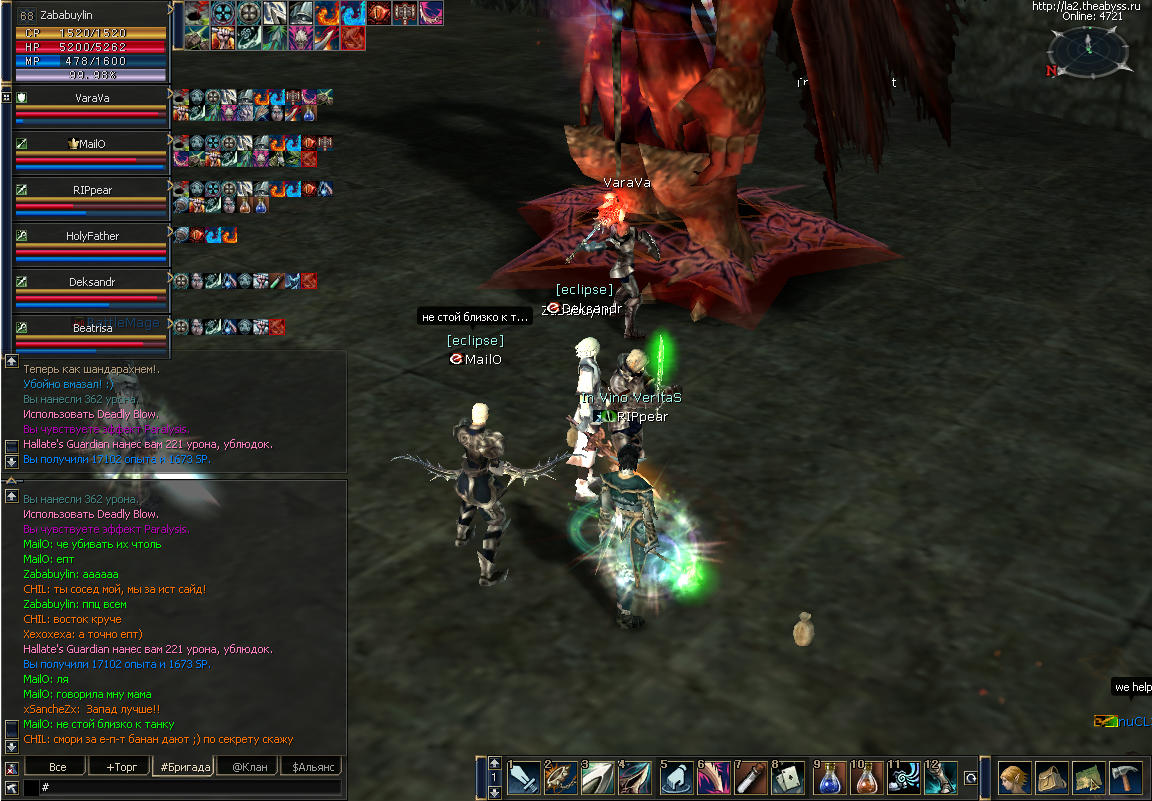Switch to the +Торг chat tab
Screen dimensions: 1152x801
click(x=115, y=767)
